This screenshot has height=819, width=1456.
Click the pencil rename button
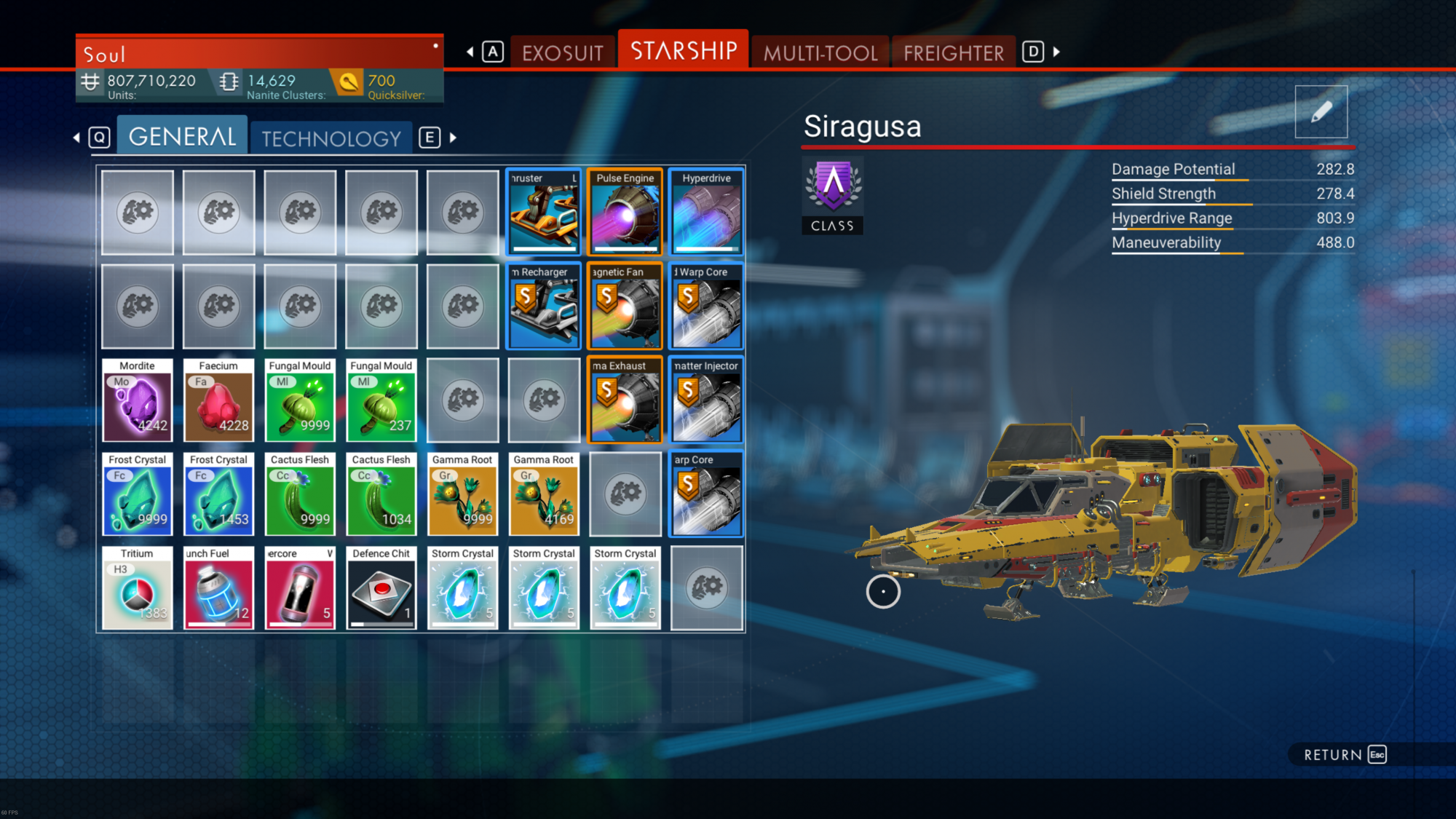tap(1321, 112)
